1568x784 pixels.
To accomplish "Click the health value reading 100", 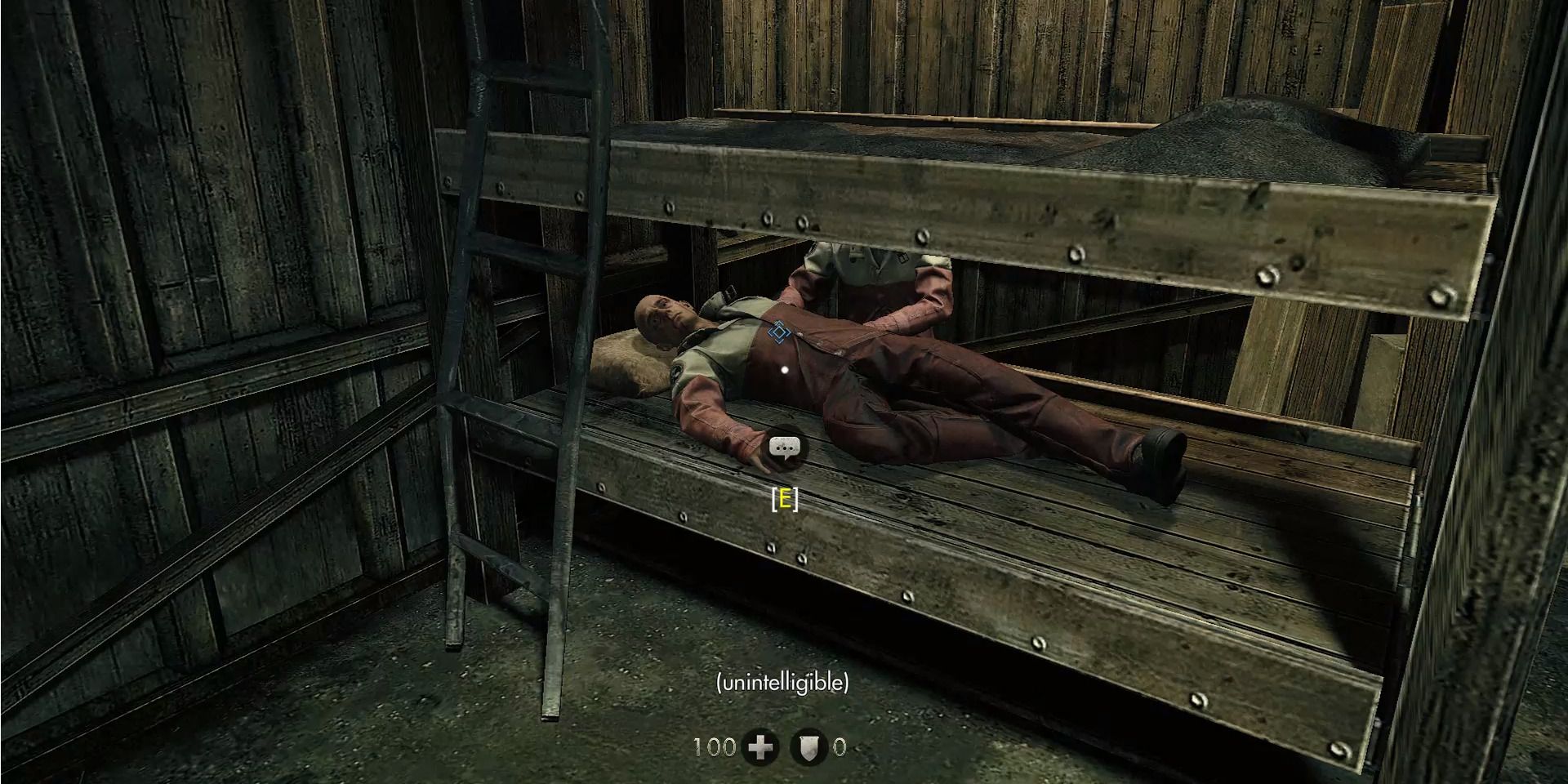I will click(715, 746).
